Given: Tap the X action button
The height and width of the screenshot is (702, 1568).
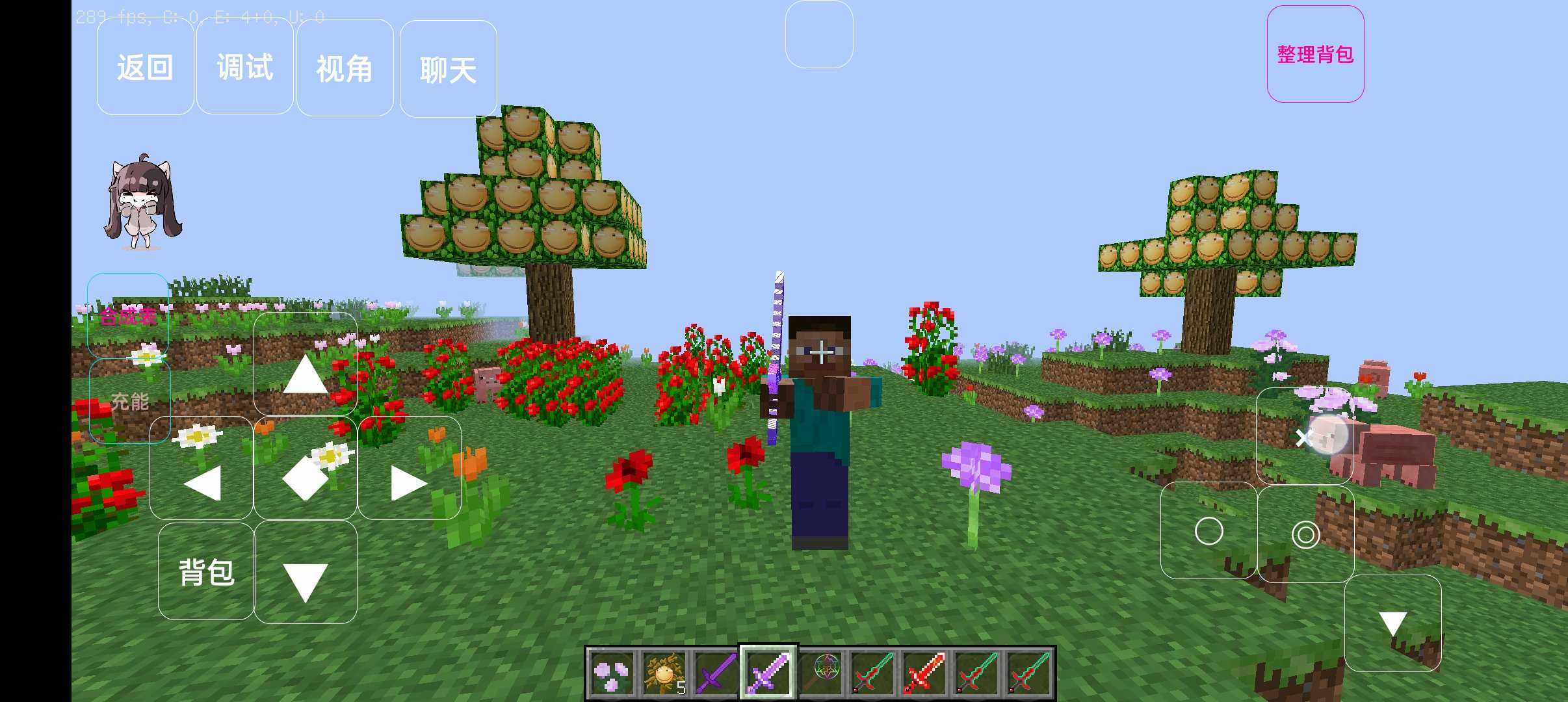Looking at the screenshot, I should point(1303,437).
